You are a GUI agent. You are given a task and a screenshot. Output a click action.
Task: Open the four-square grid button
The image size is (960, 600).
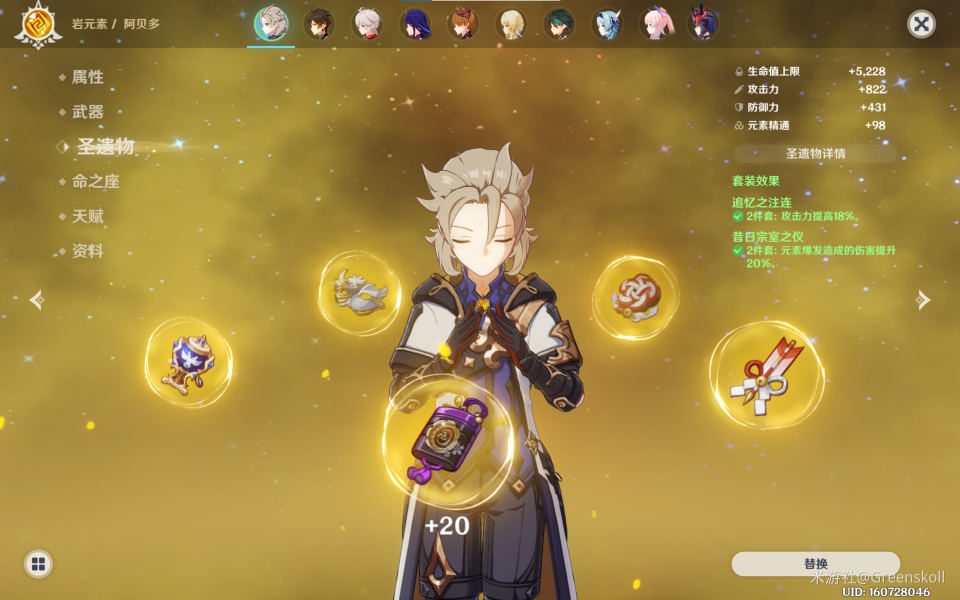click(38, 564)
